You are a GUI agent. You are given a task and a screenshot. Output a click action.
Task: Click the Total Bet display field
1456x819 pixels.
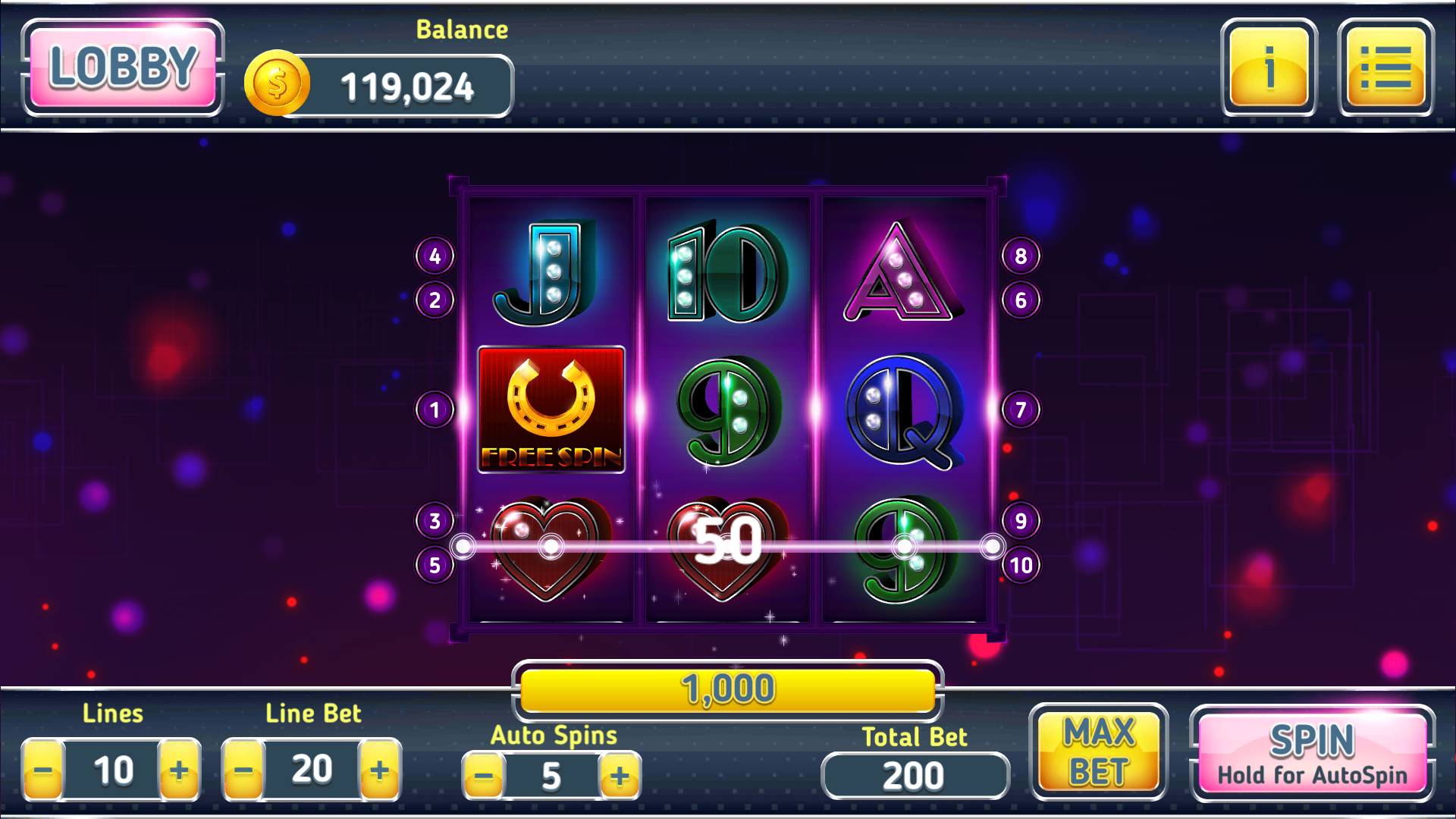click(915, 775)
